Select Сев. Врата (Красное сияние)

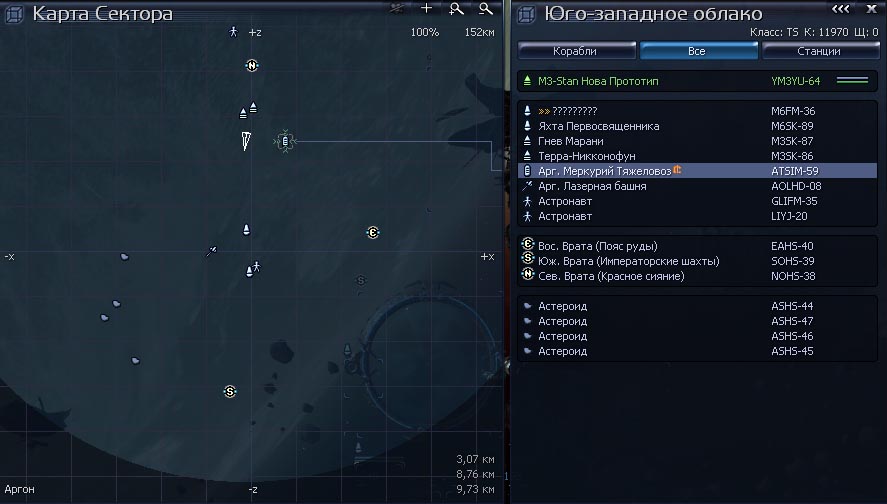(610, 276)
